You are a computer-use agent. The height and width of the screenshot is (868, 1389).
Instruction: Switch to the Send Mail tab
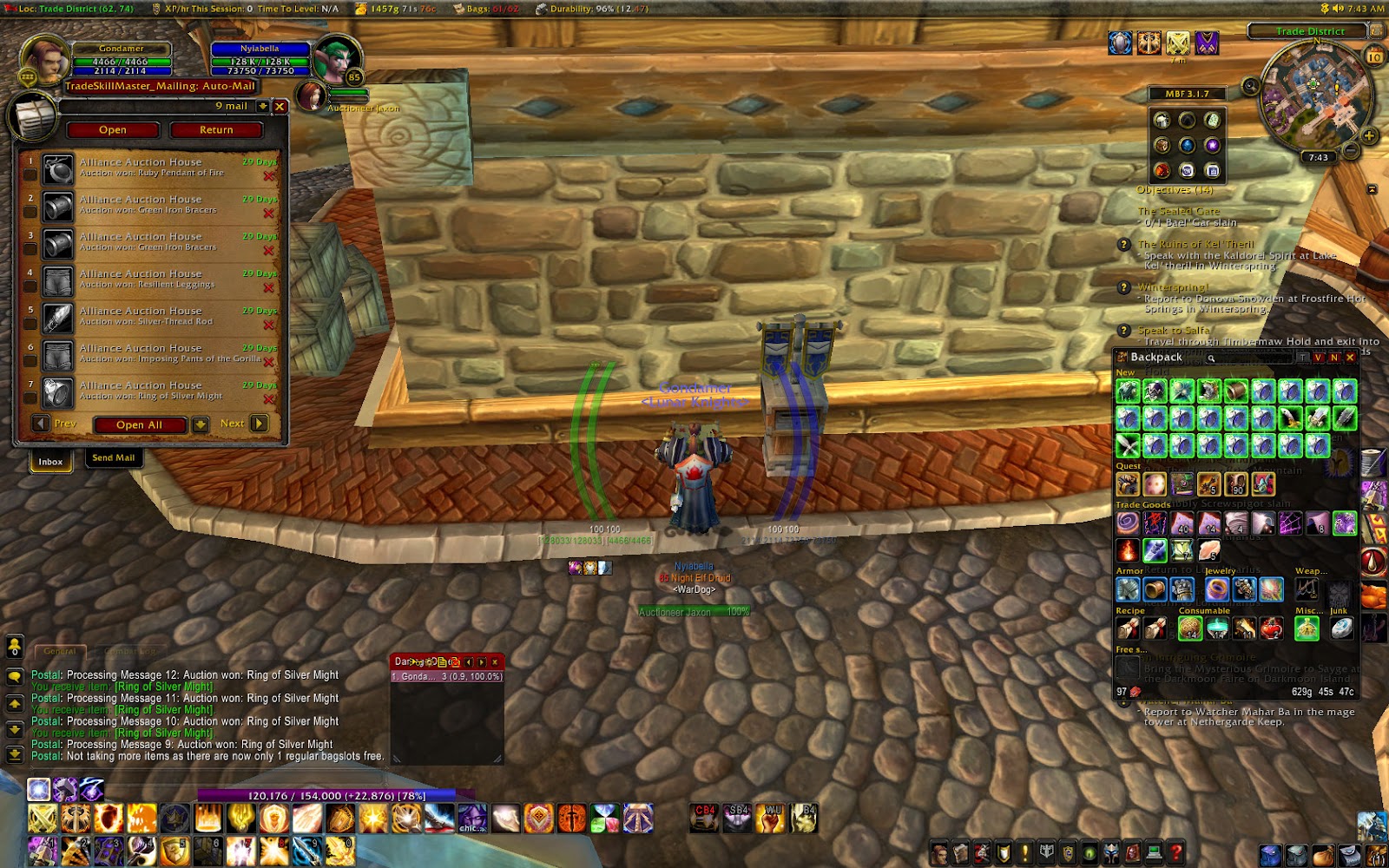click(114, 457)
